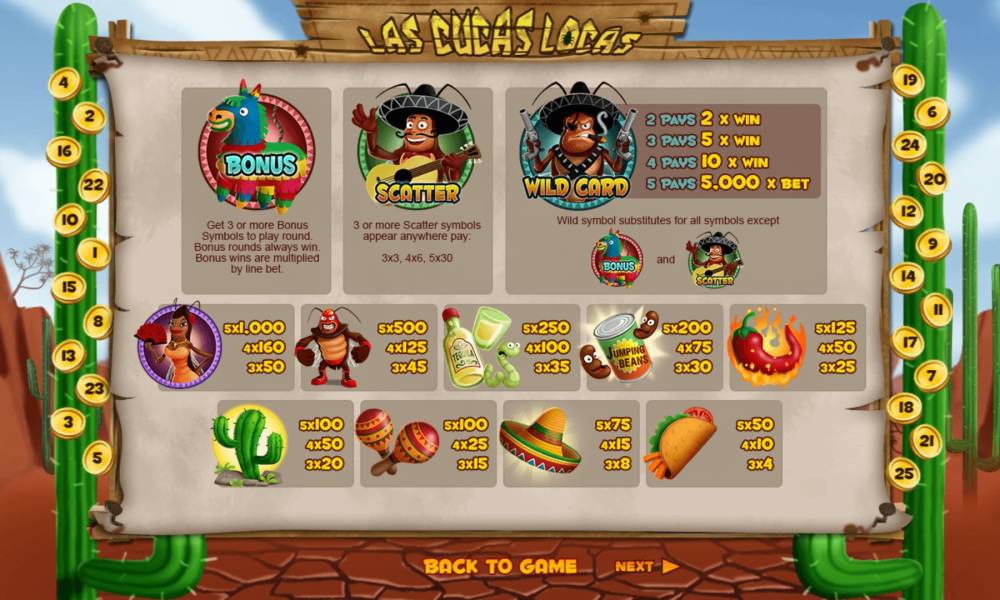This screenshot has width=1000, height=600.
Task: Select payline 19 coin
Action: click(x=908, y=80)
